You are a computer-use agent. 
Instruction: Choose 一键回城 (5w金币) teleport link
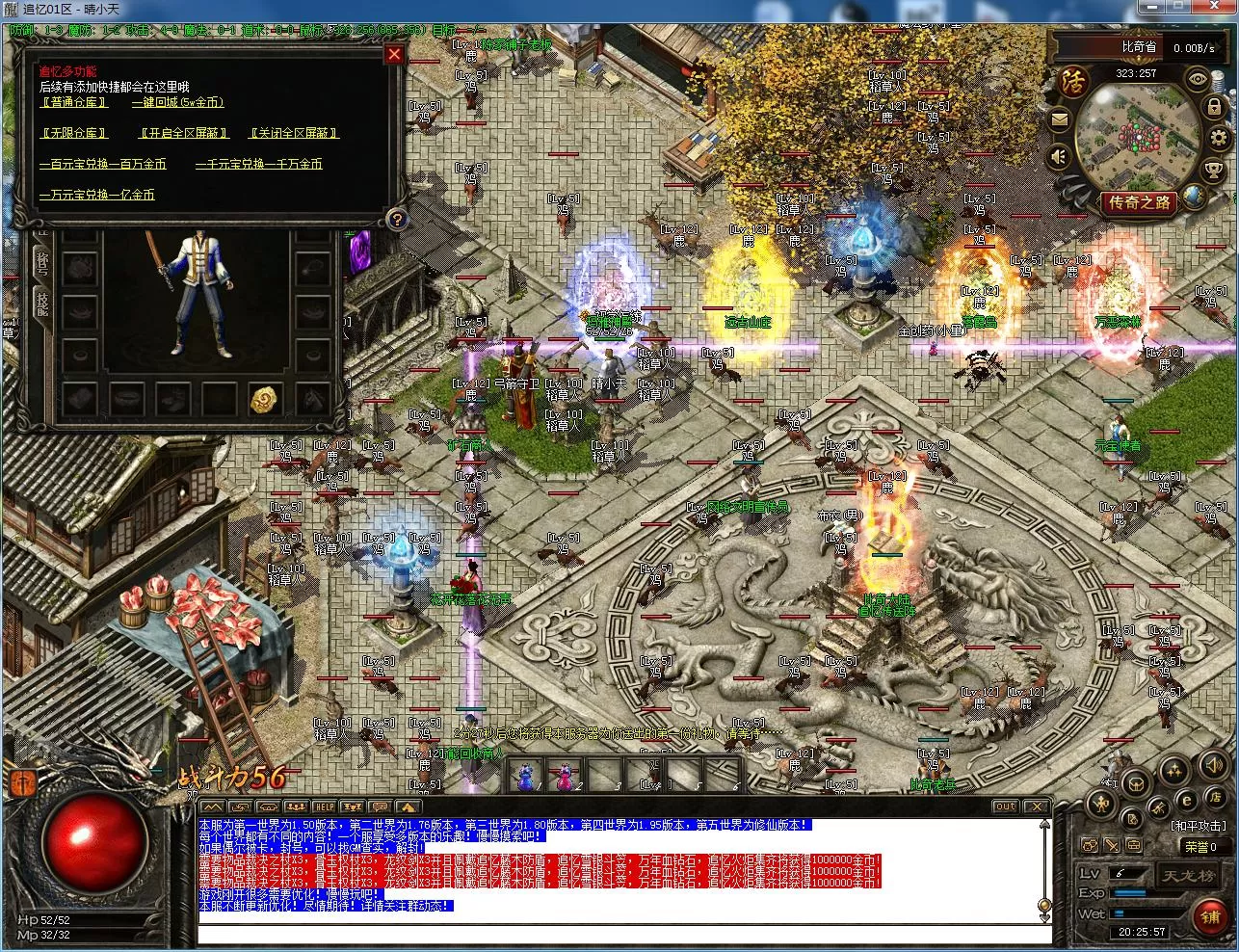177,102
